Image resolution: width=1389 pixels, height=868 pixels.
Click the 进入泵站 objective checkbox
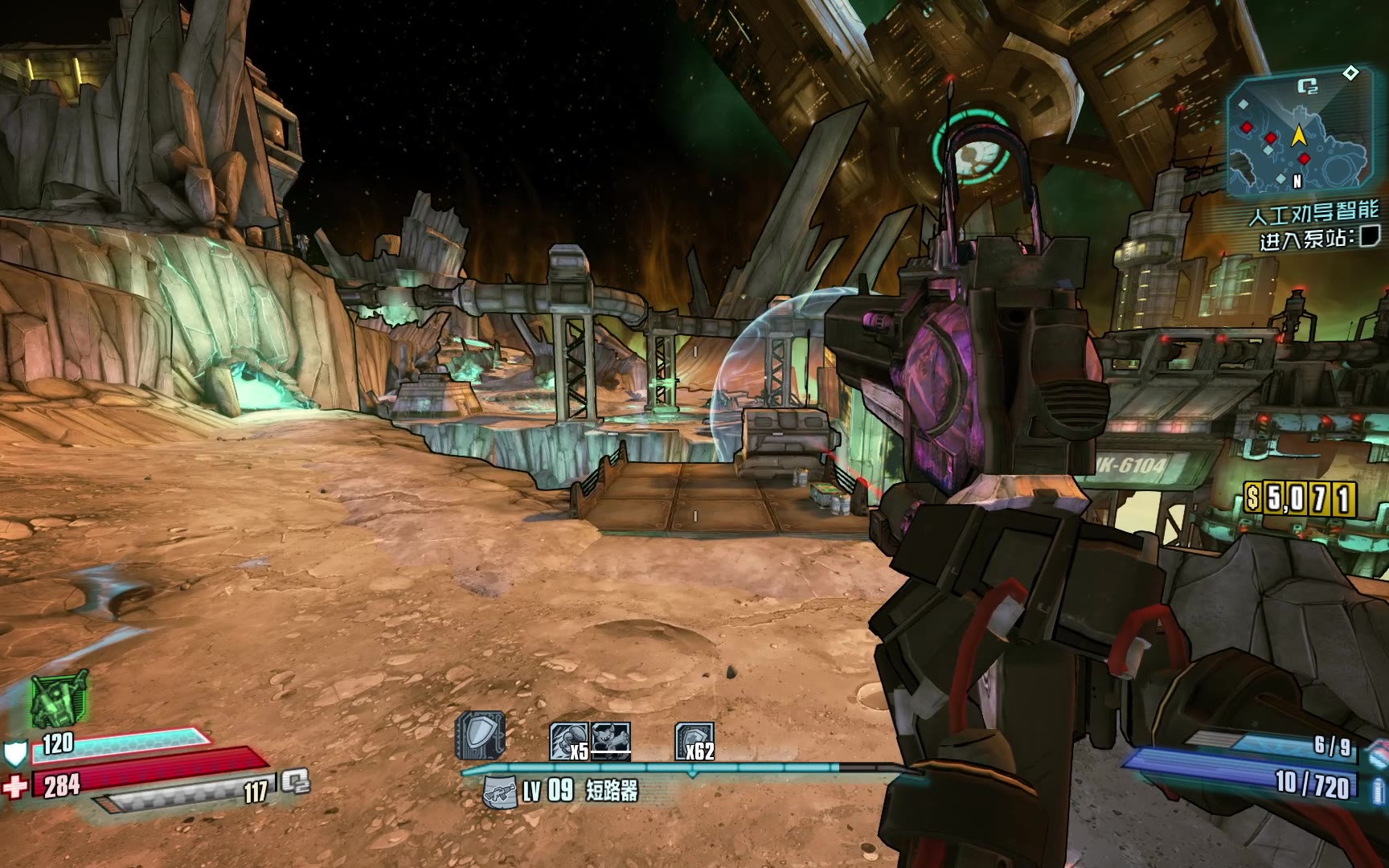(1368, 236)
